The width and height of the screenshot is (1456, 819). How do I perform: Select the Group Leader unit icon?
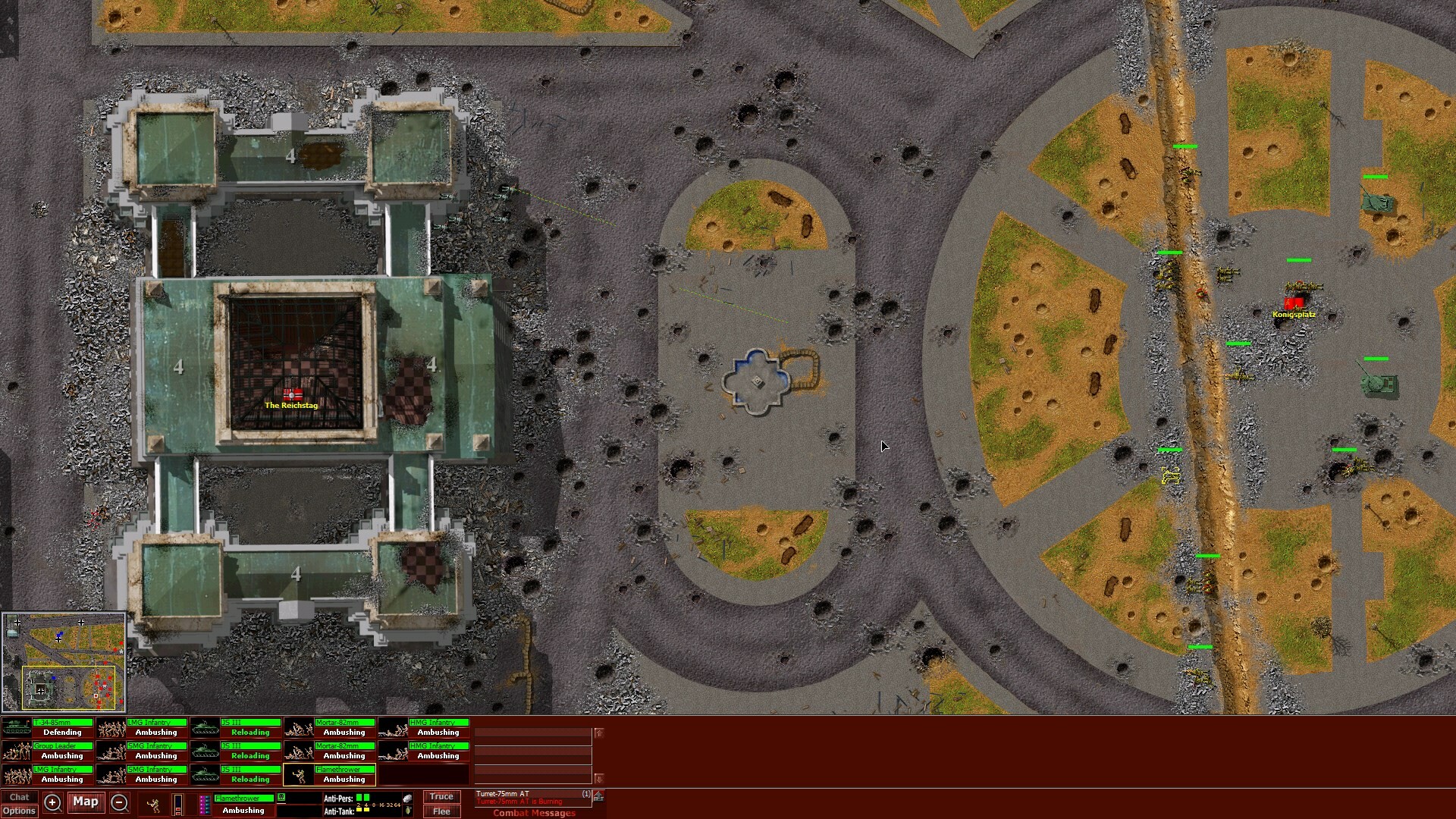(17, 751)
